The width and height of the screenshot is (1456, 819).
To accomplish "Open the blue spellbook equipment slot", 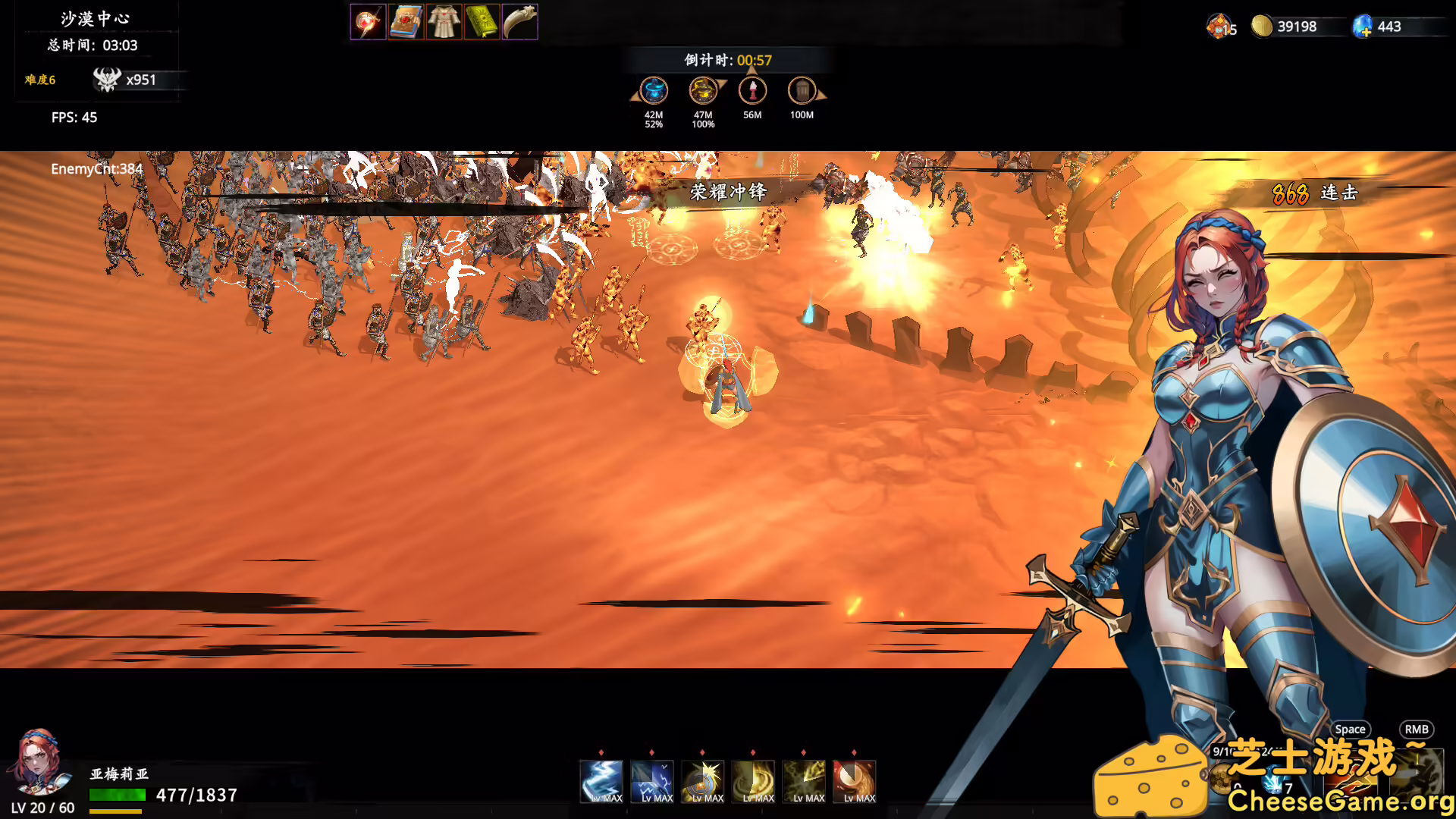I will pyautogui.click(x=406, y=21).
